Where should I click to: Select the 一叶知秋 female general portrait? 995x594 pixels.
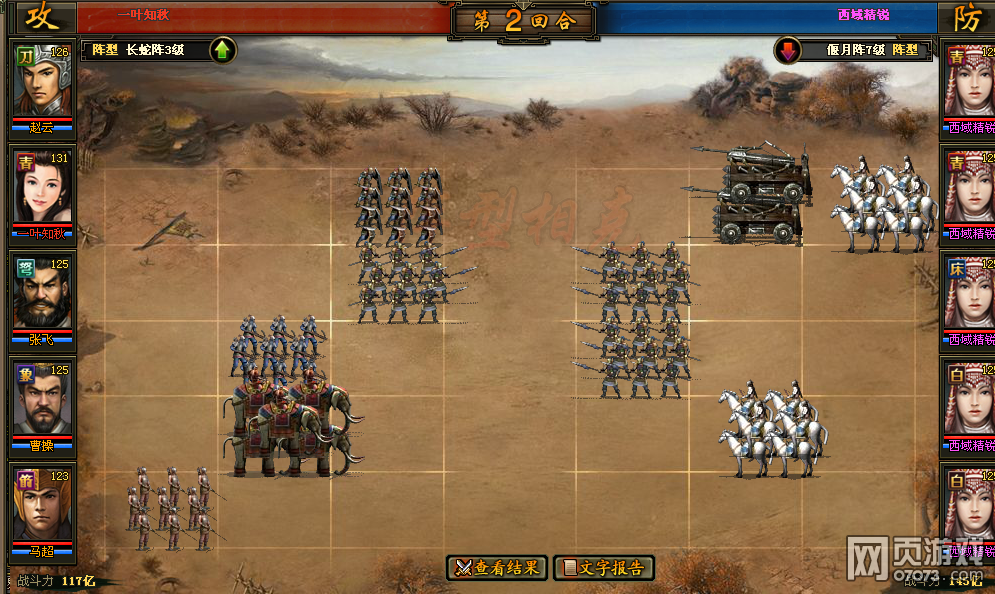[x=42, y=189]
